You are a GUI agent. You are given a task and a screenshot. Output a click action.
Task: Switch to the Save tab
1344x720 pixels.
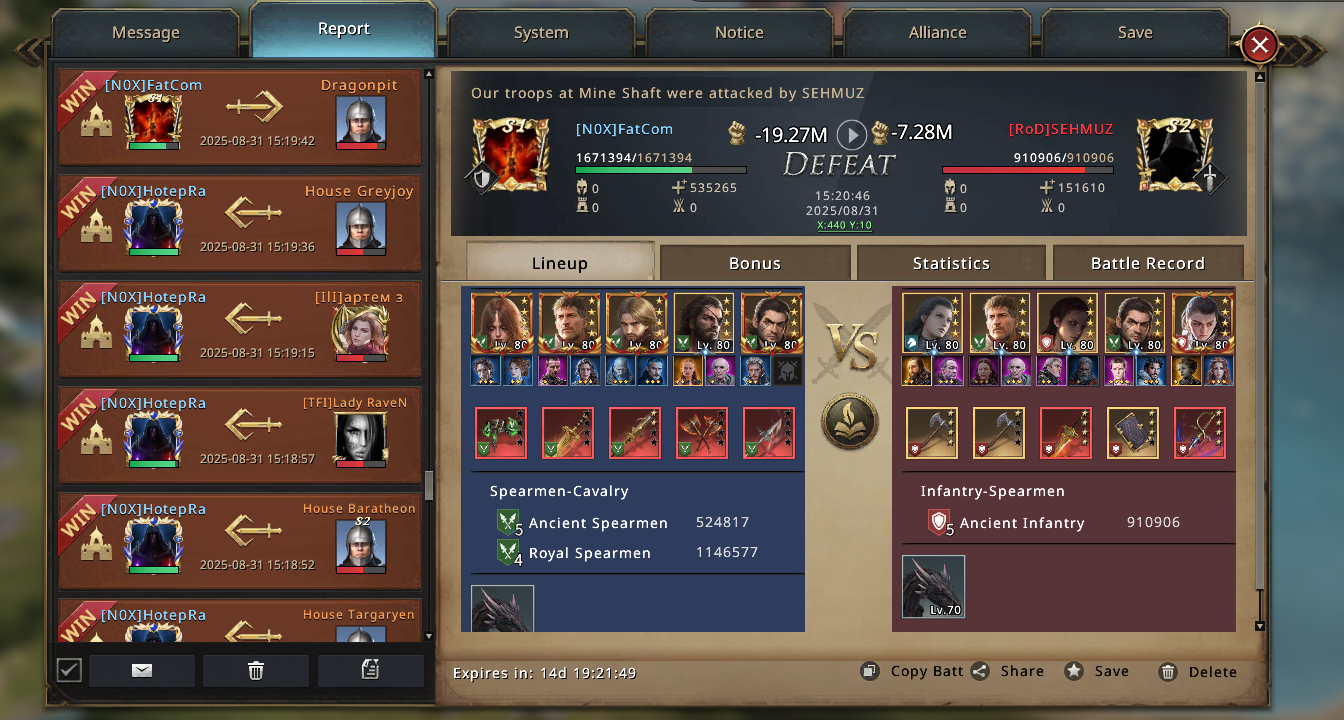point(1135,33)
